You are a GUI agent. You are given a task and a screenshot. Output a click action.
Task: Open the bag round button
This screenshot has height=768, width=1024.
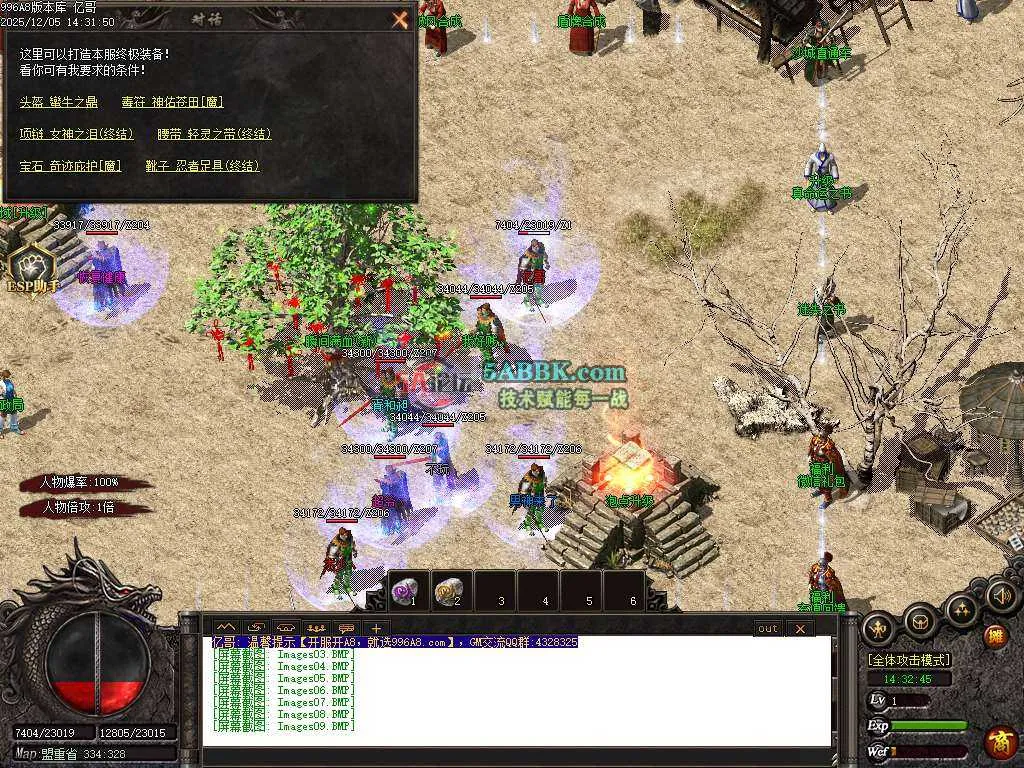point(919,621)
